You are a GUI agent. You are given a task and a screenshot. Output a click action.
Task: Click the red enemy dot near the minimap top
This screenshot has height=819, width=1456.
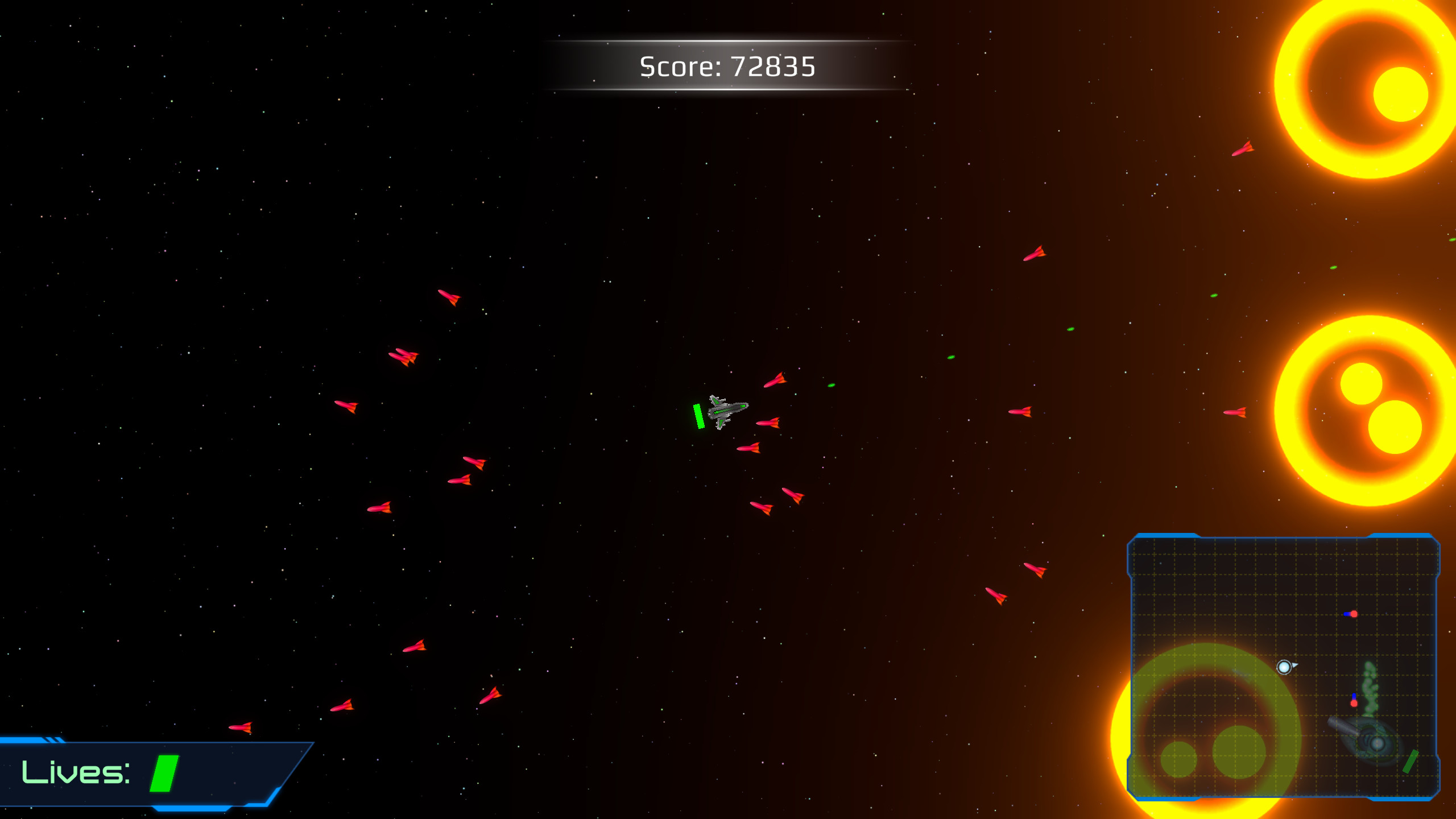[x=1354, y=614]
